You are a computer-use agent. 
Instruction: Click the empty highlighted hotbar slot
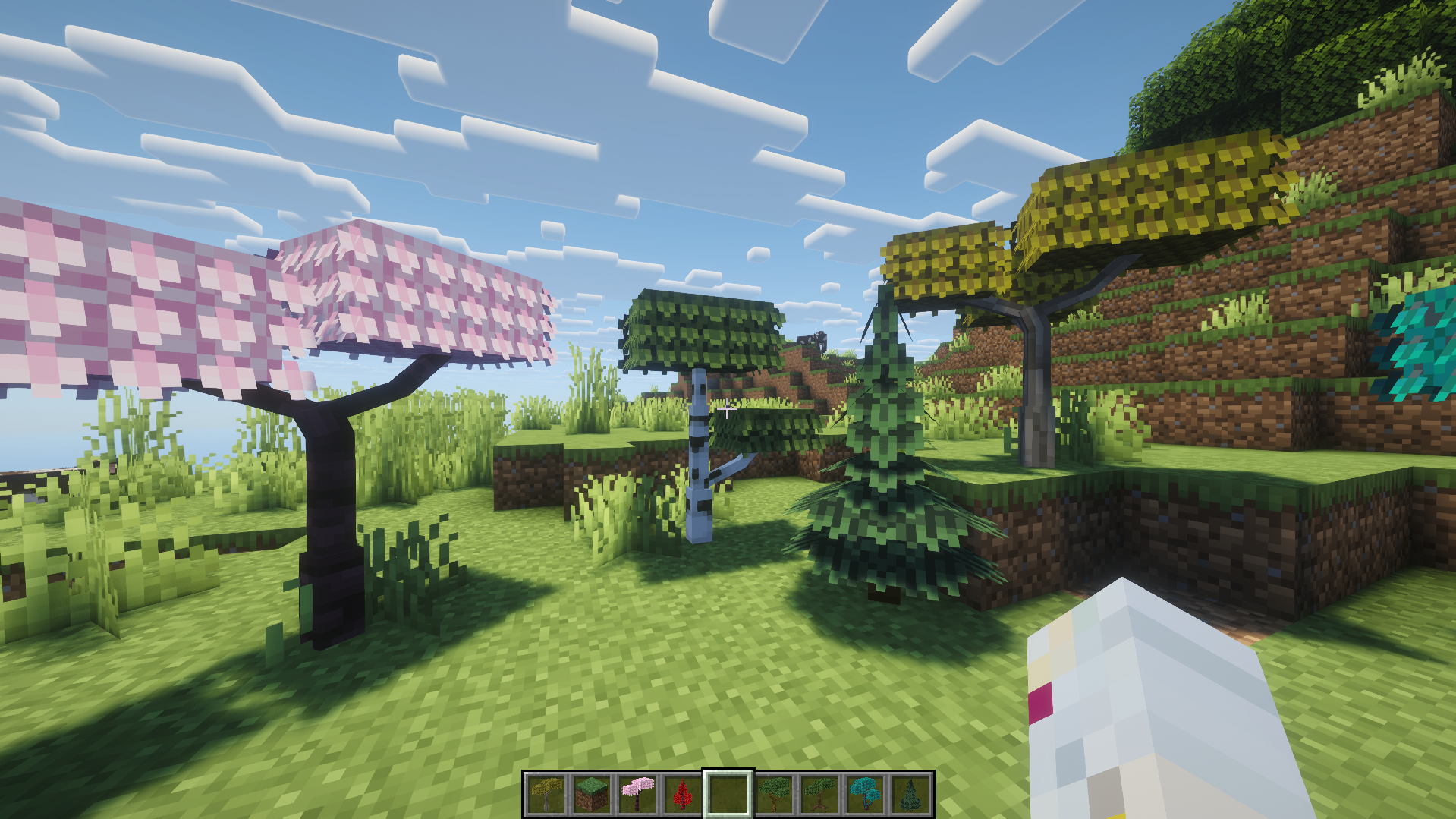tap(727, 793)
